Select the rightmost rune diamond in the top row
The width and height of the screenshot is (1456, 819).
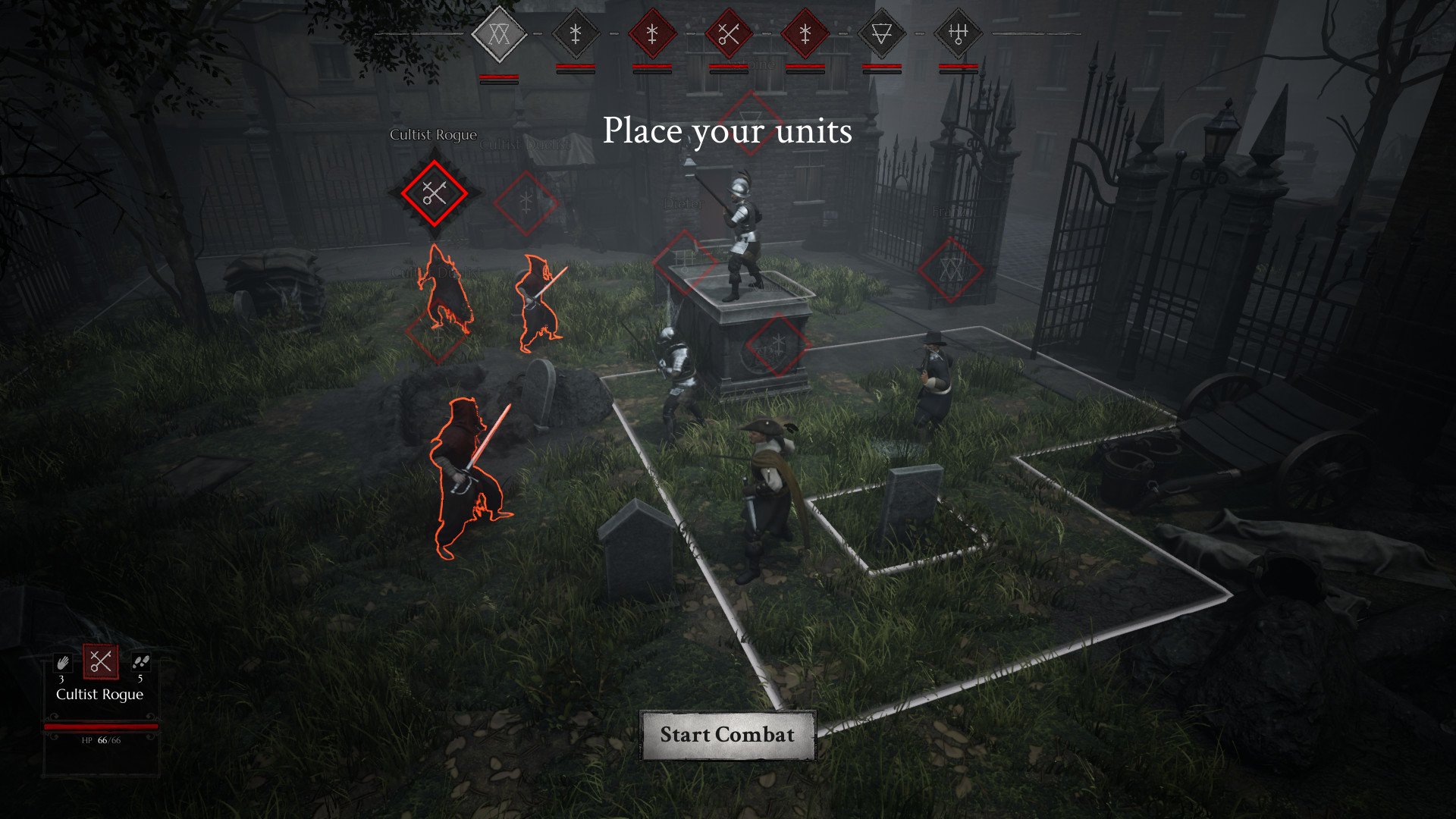pyautogui.click(x=957, y=33)
